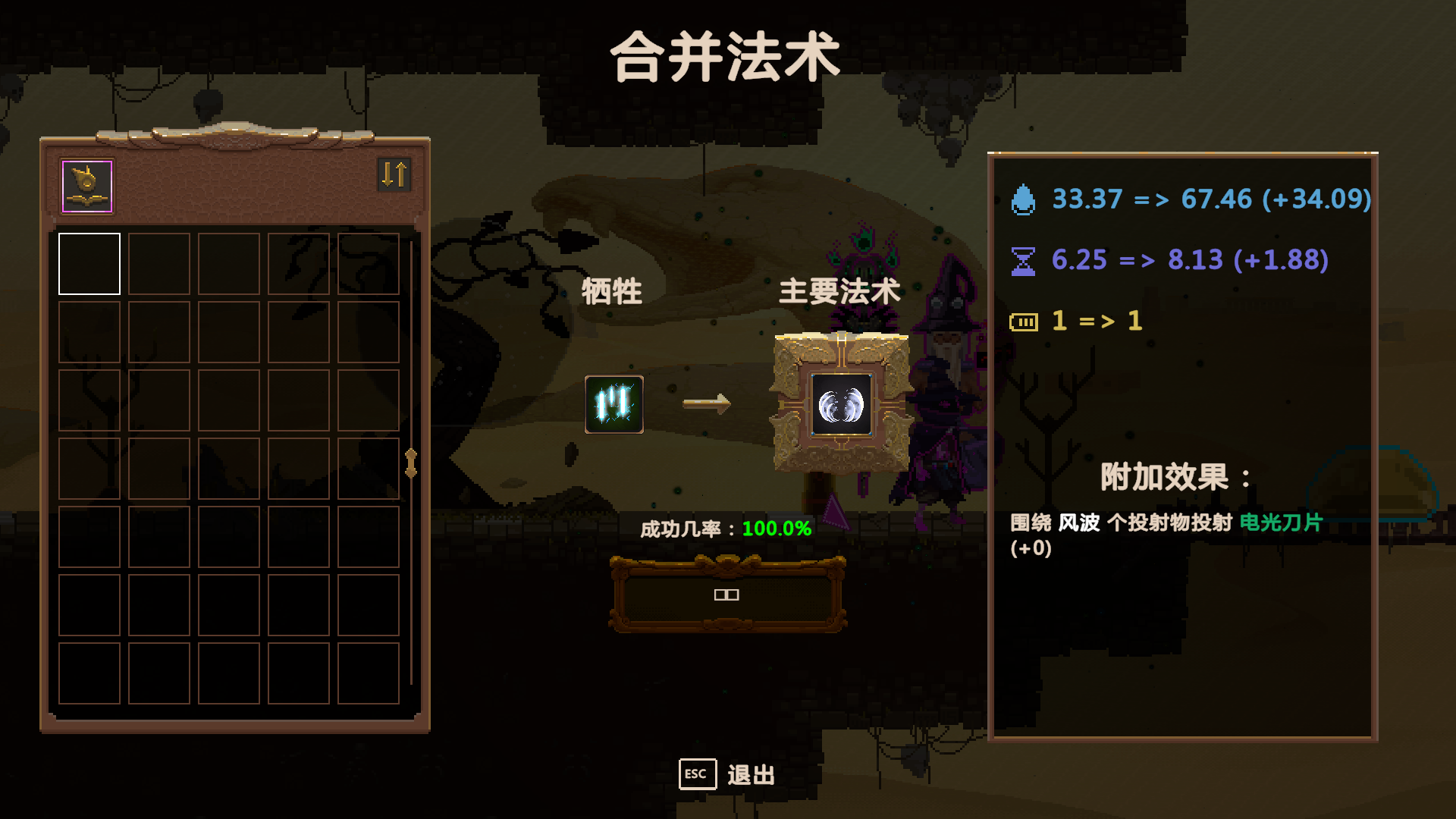Click the blue mana droplet icon
The width and height of the screenshot is (1456, 819).
point(1025,200)
